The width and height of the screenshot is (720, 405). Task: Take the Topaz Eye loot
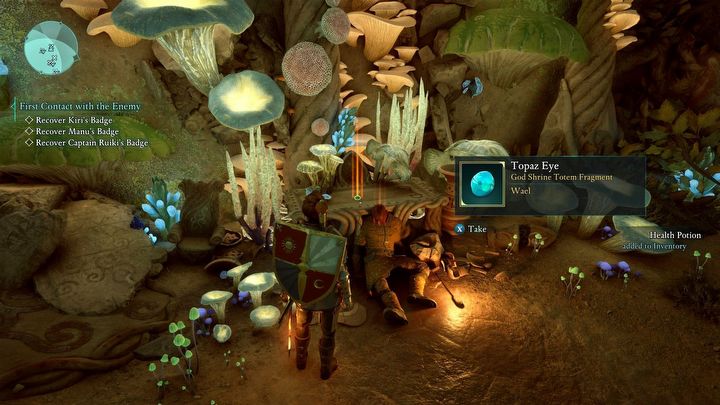471,228
